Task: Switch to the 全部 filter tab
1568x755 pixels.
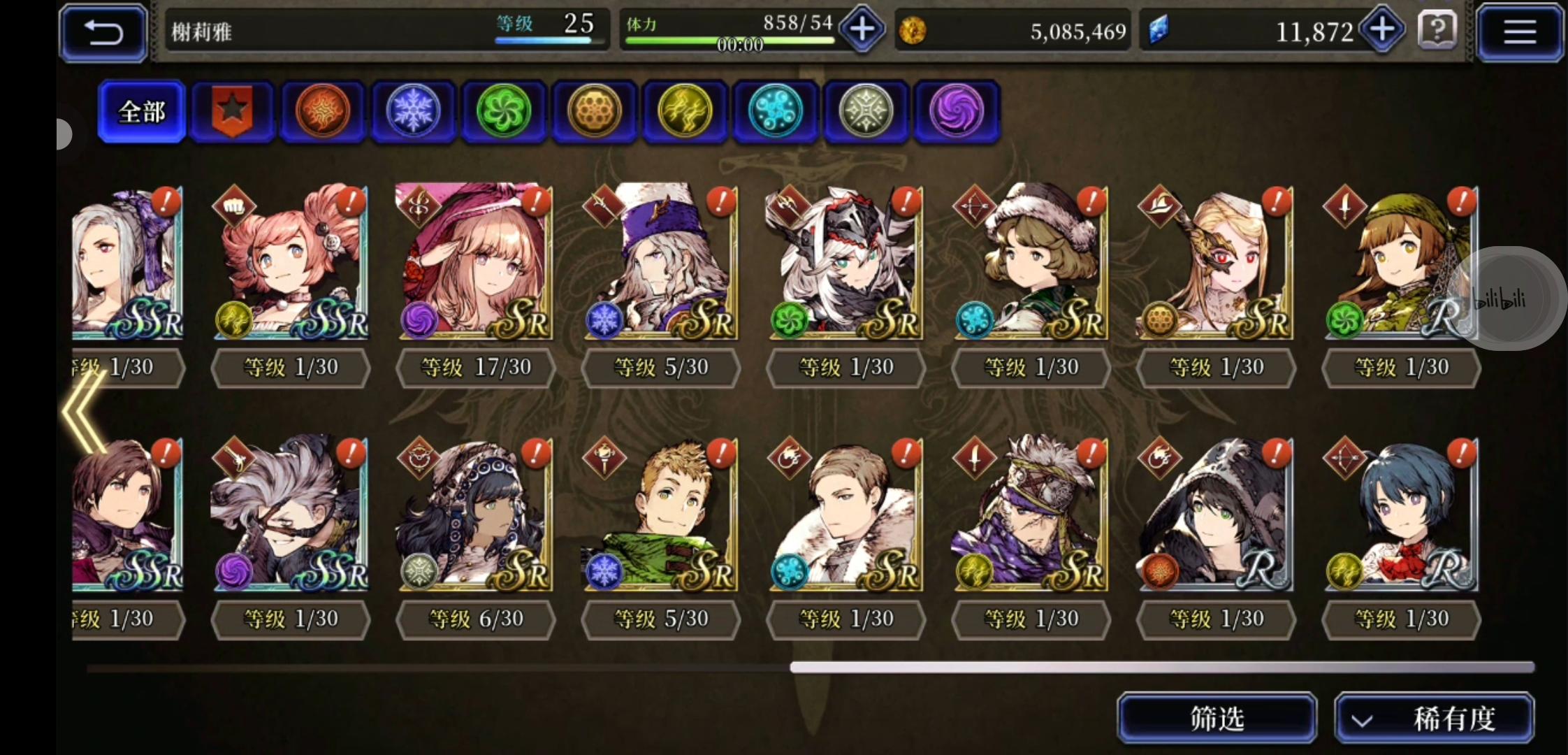Action: click(x=141, y=110)
